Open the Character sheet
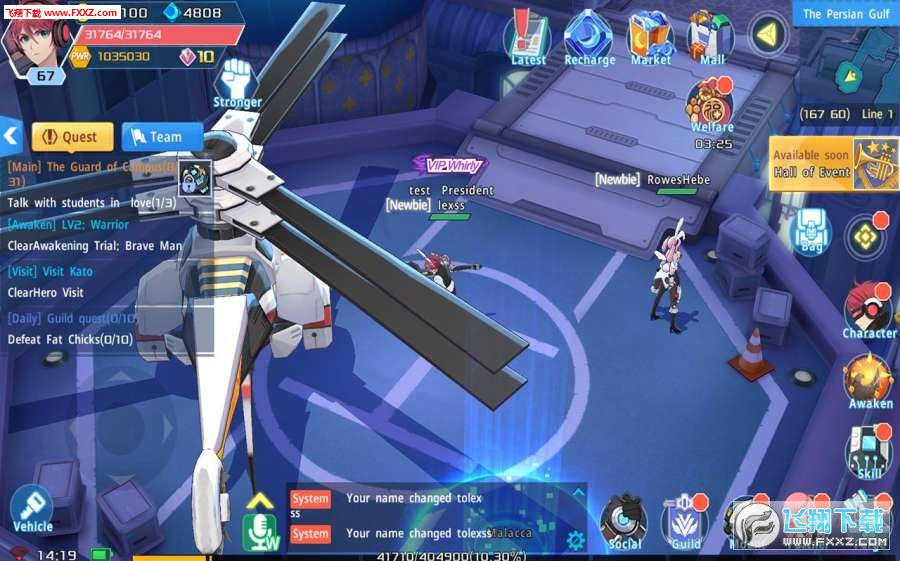 [868, 310]
